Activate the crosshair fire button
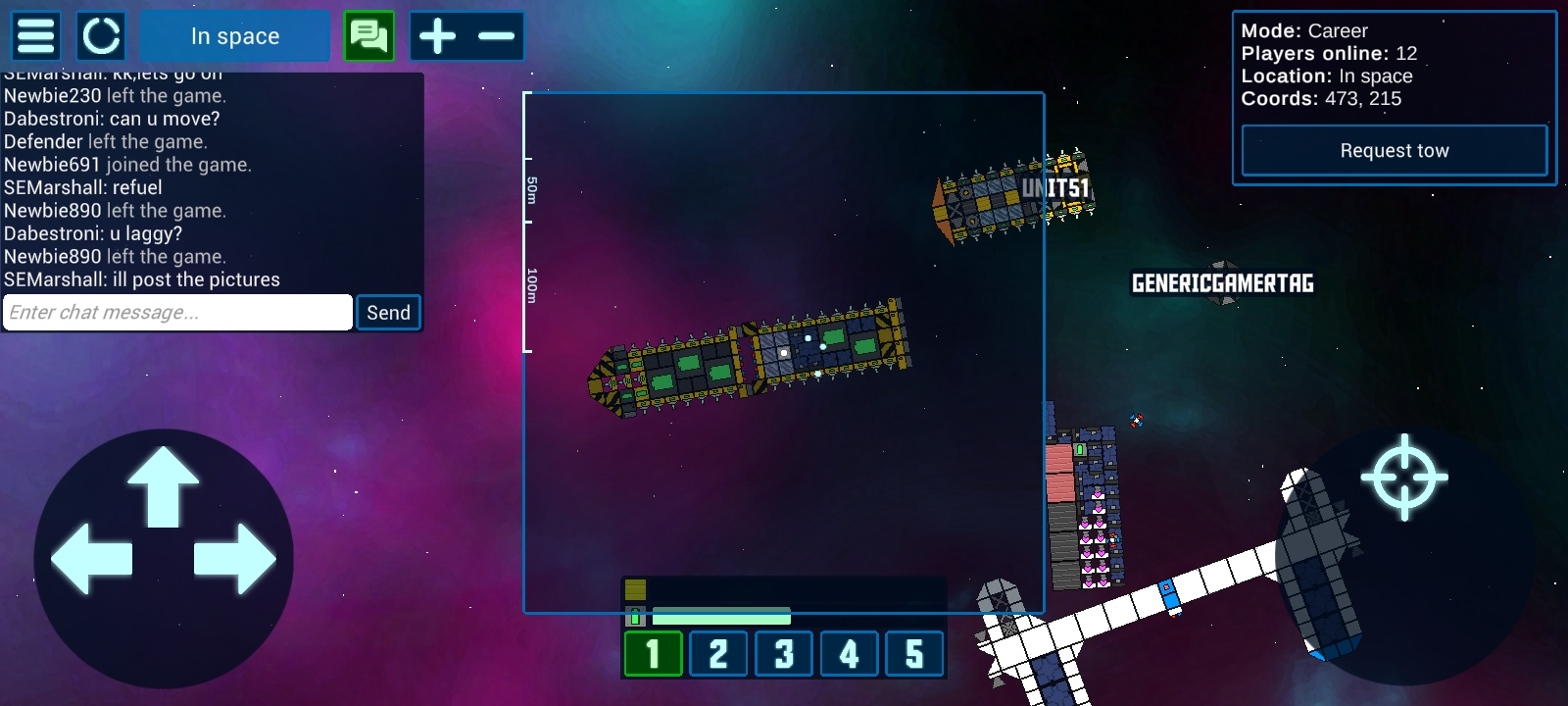The height and width of the screenshot is (706, 1568). pyautogui.click(x=1403, y=478)
